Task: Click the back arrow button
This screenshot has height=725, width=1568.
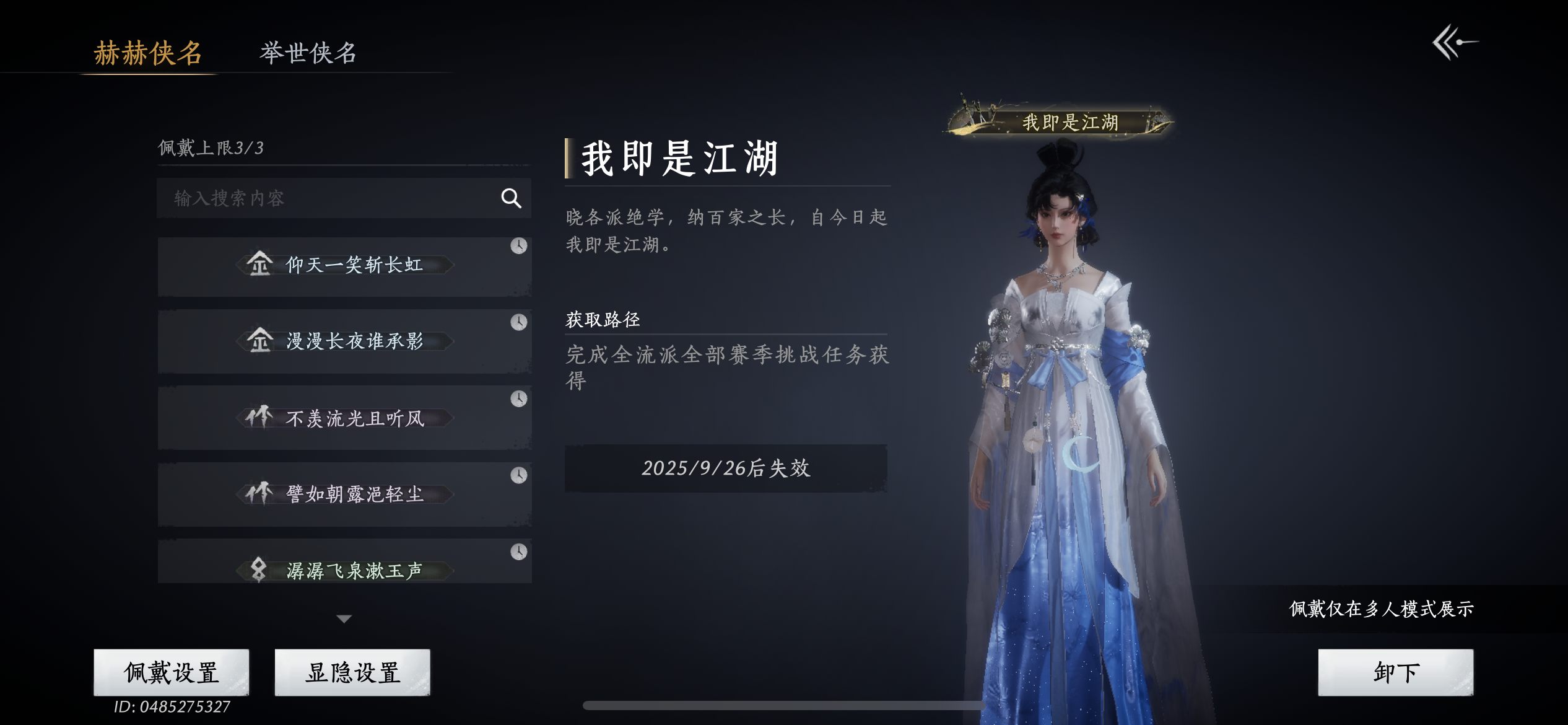Action: (1455, 42)
